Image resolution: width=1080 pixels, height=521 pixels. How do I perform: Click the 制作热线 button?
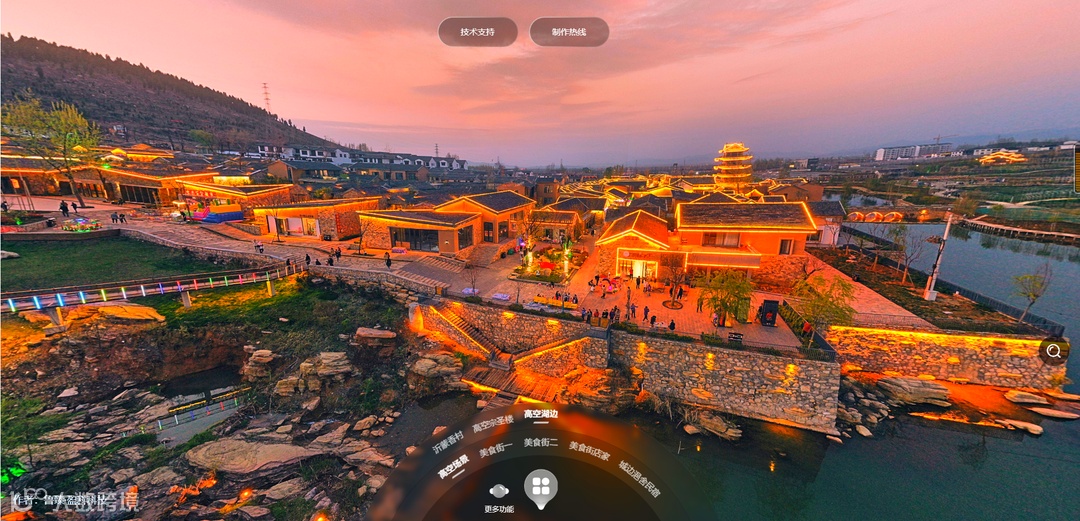tap(569, 32)
